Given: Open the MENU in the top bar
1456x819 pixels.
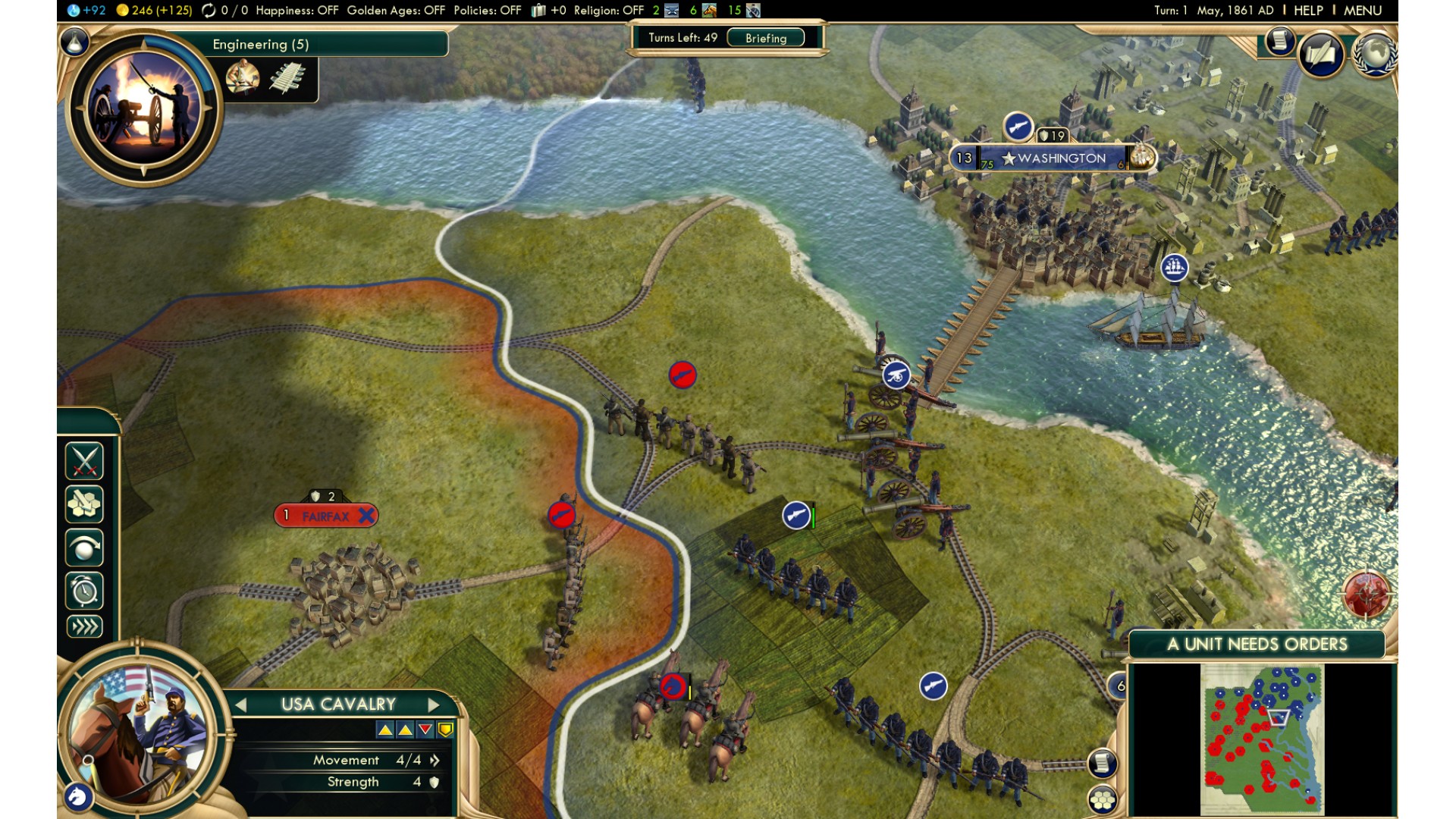Looking at the screenshot, I should click(x=1362, y=11).
